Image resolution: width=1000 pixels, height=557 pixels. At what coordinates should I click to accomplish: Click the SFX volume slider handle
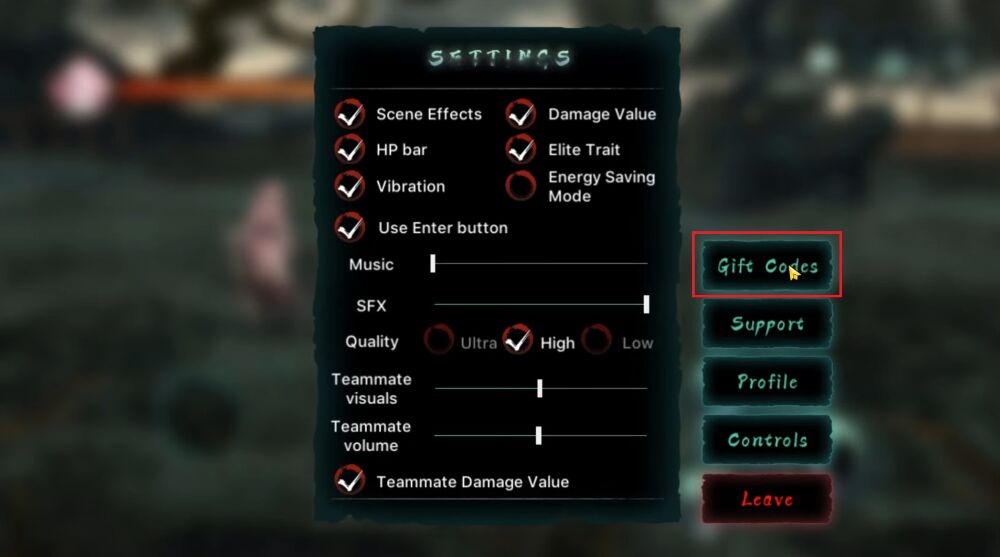646,304
